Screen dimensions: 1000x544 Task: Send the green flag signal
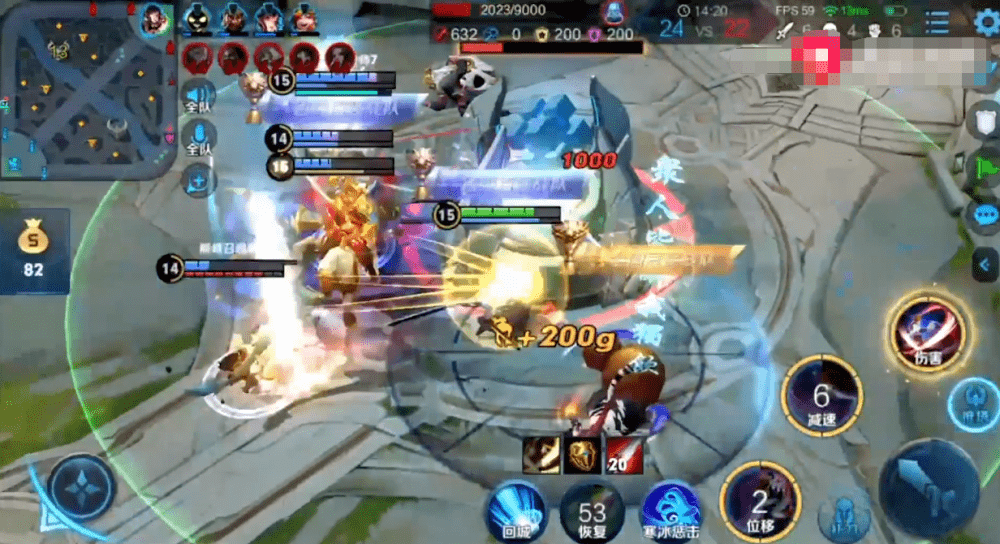coord(984,165)
